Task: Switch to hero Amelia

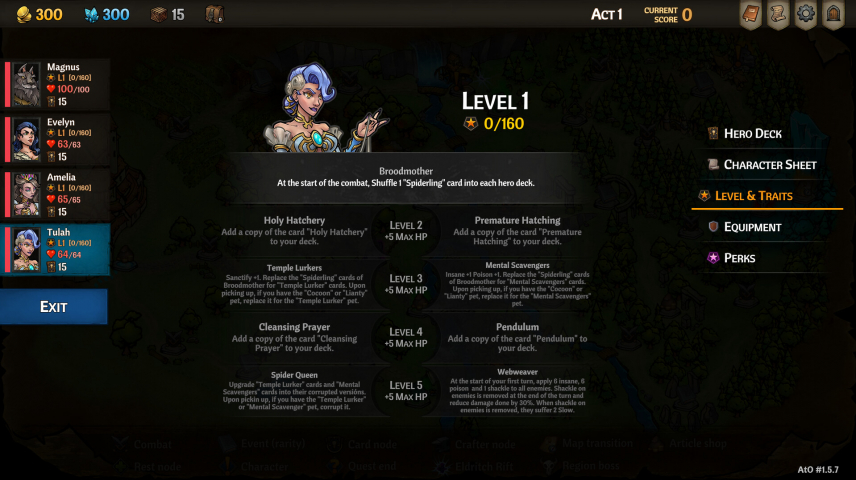Action: tap(58, 194)
